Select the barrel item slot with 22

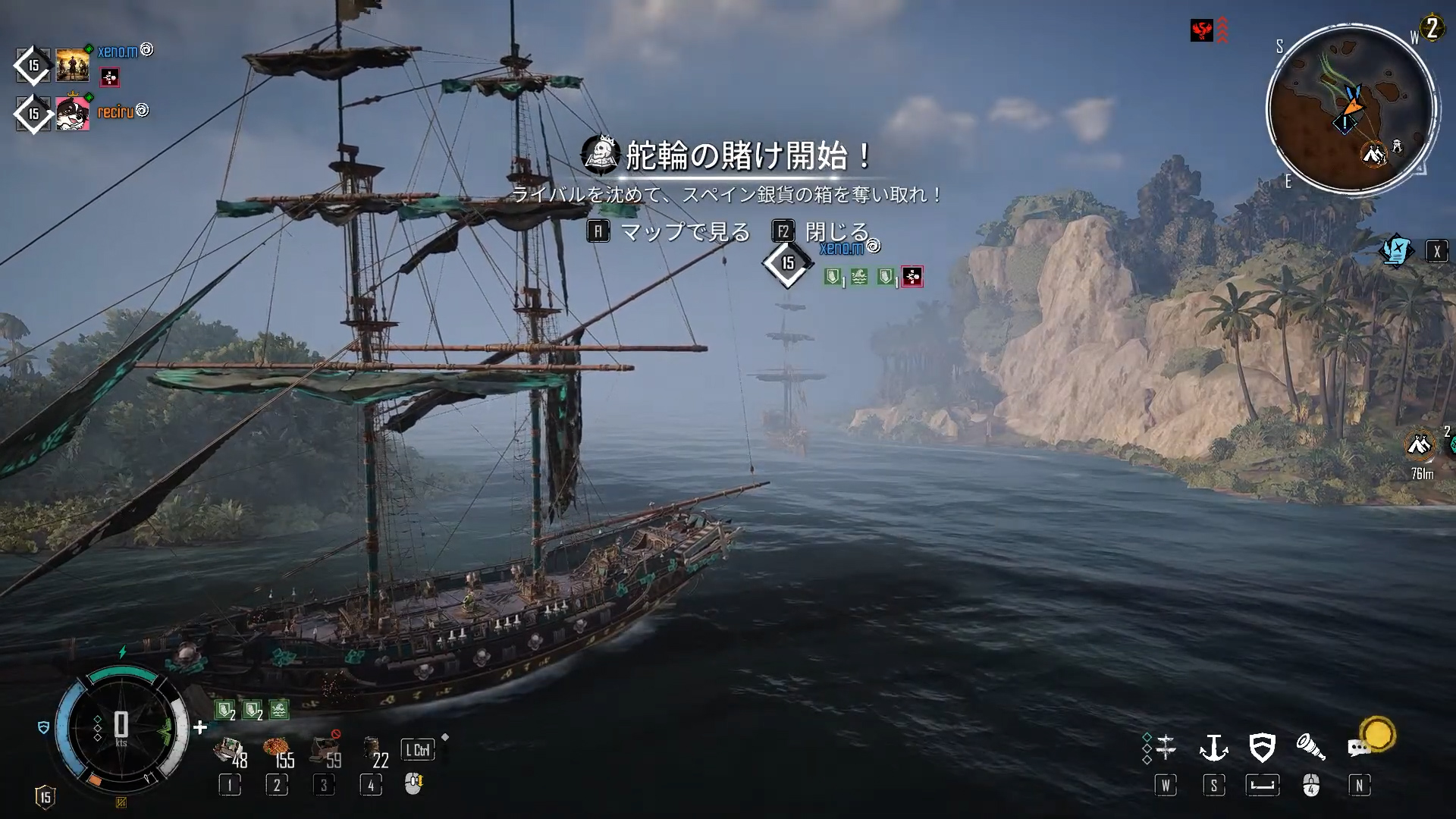click(373, 751)
